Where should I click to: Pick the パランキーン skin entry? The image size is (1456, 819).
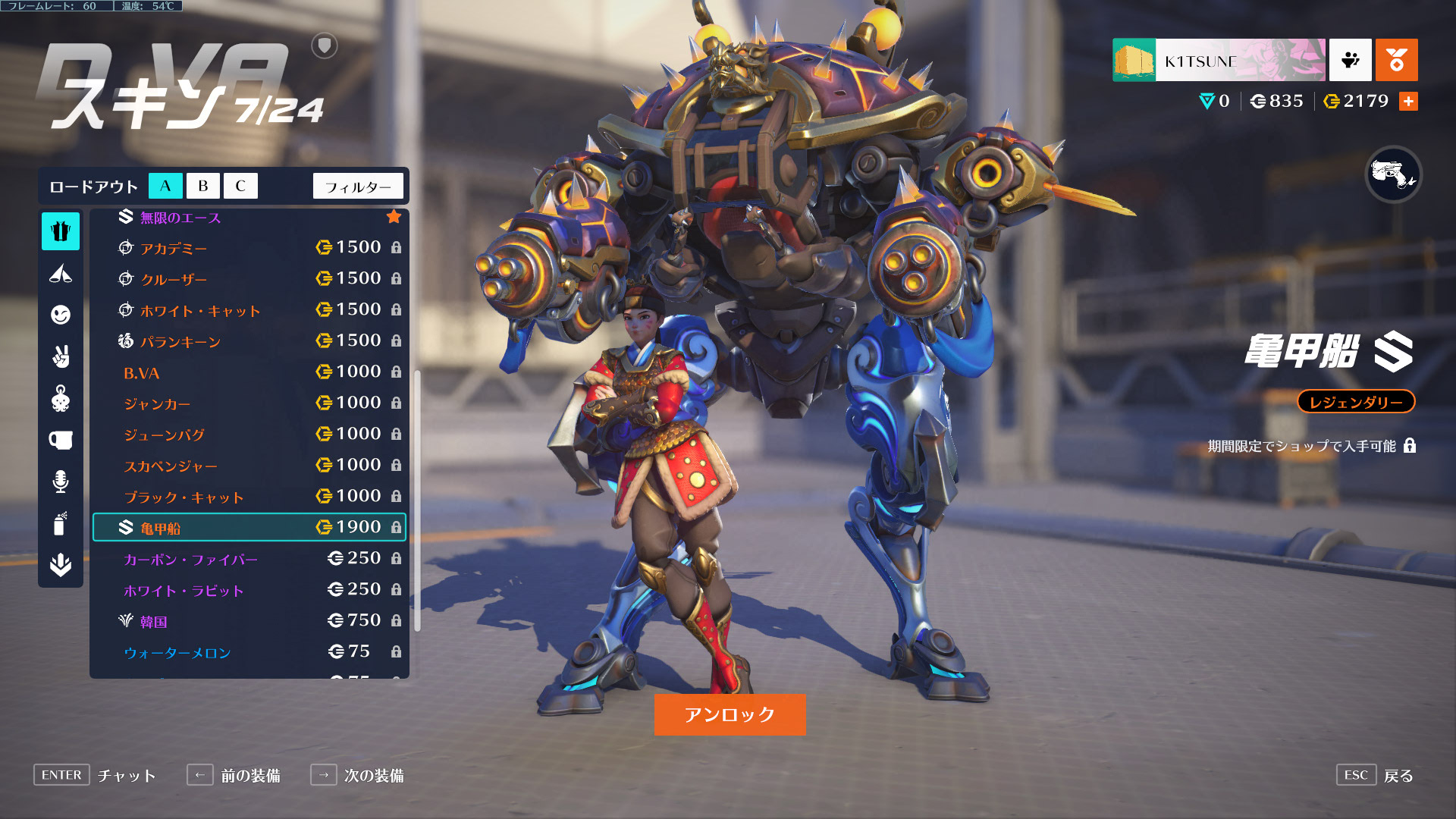click(249, 341)
